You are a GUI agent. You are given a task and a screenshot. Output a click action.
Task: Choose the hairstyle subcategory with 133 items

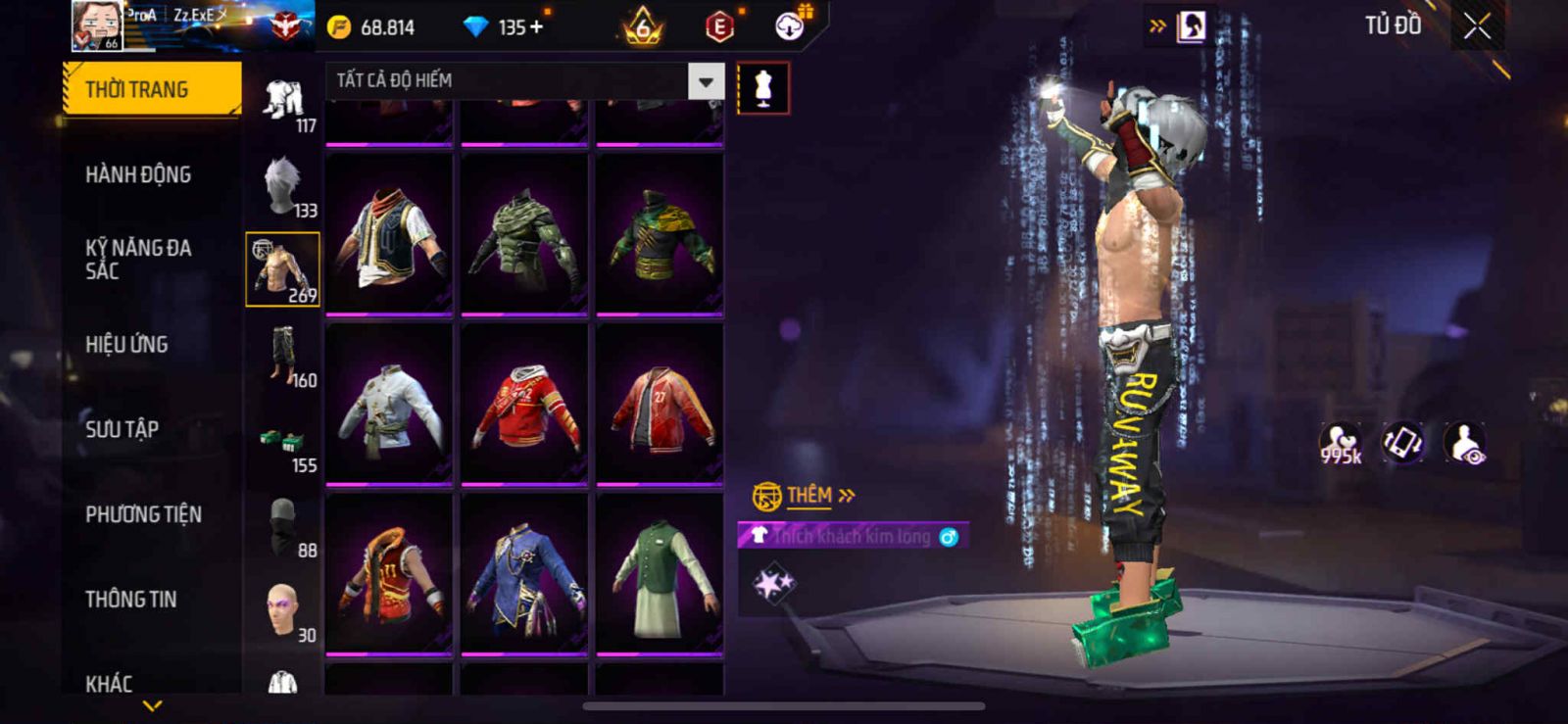[x=283, y=186]
